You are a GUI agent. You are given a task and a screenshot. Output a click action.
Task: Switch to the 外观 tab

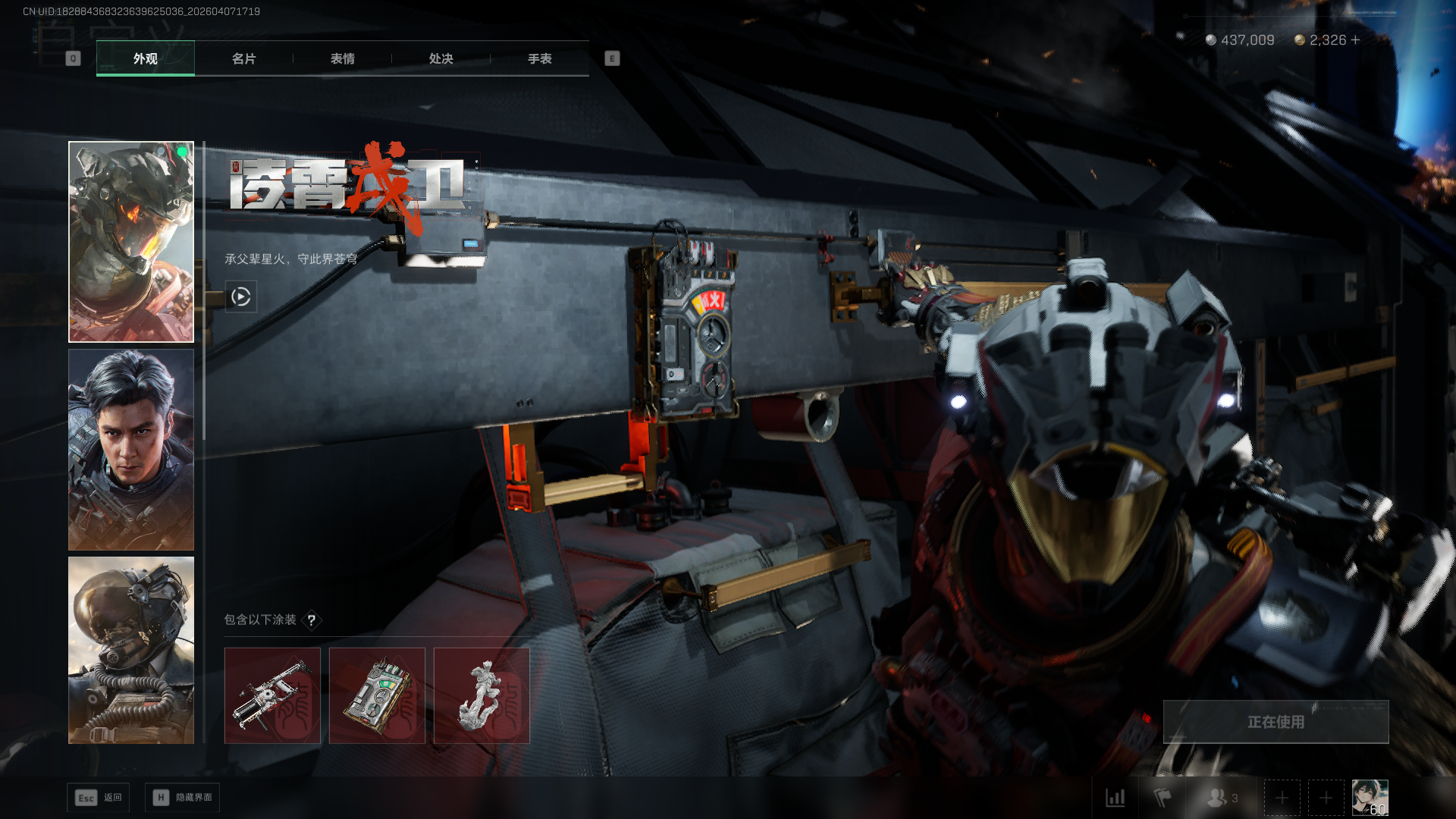click(145, 58)
